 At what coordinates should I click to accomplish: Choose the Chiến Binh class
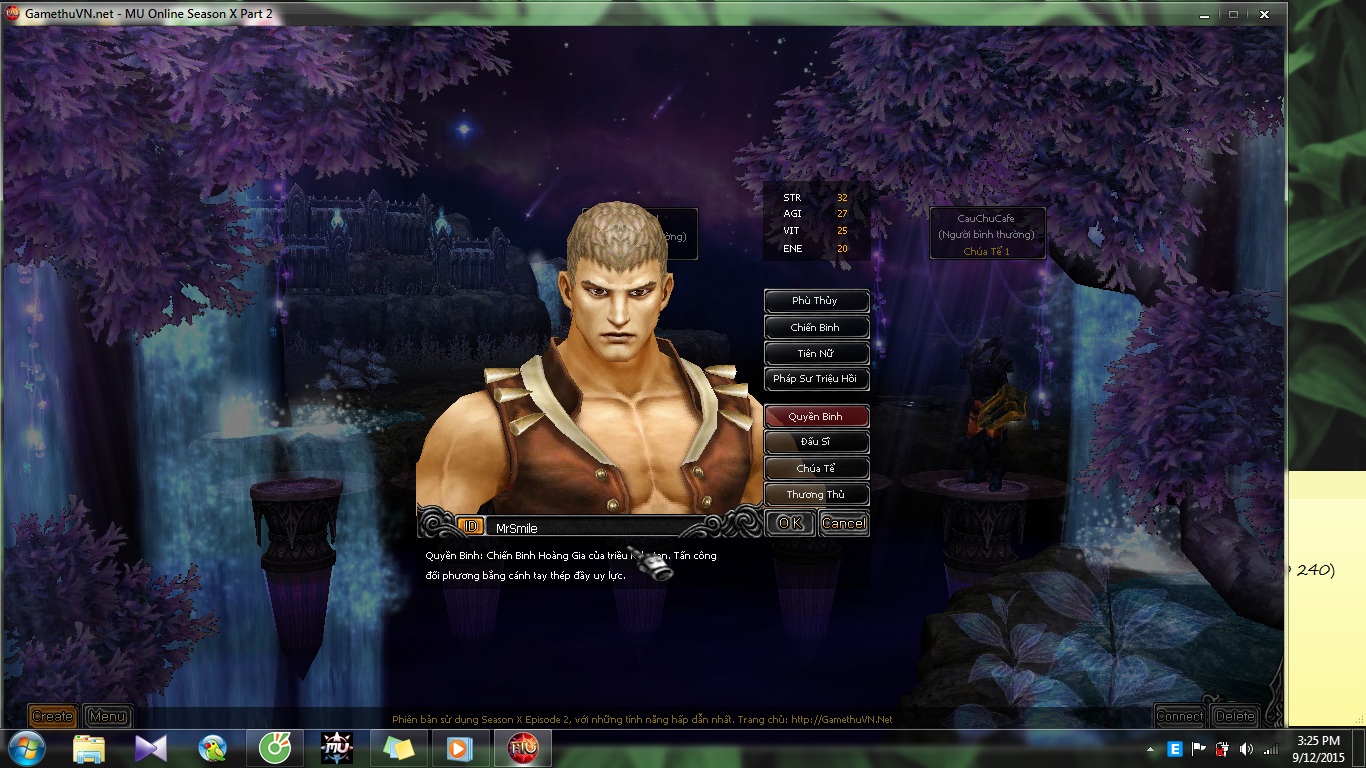[816, 327]
